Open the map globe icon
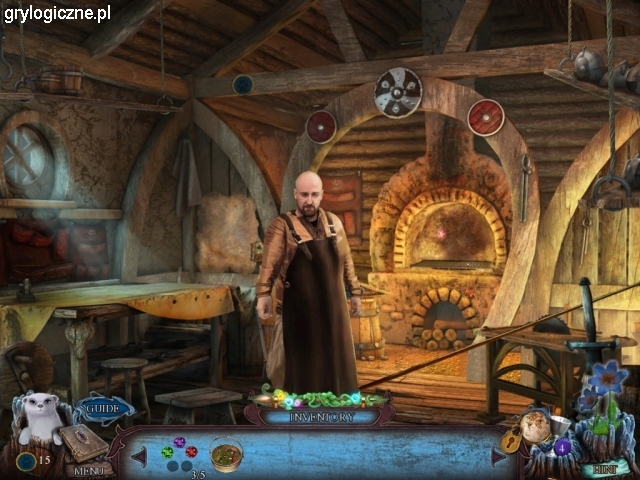 [538, 427]
